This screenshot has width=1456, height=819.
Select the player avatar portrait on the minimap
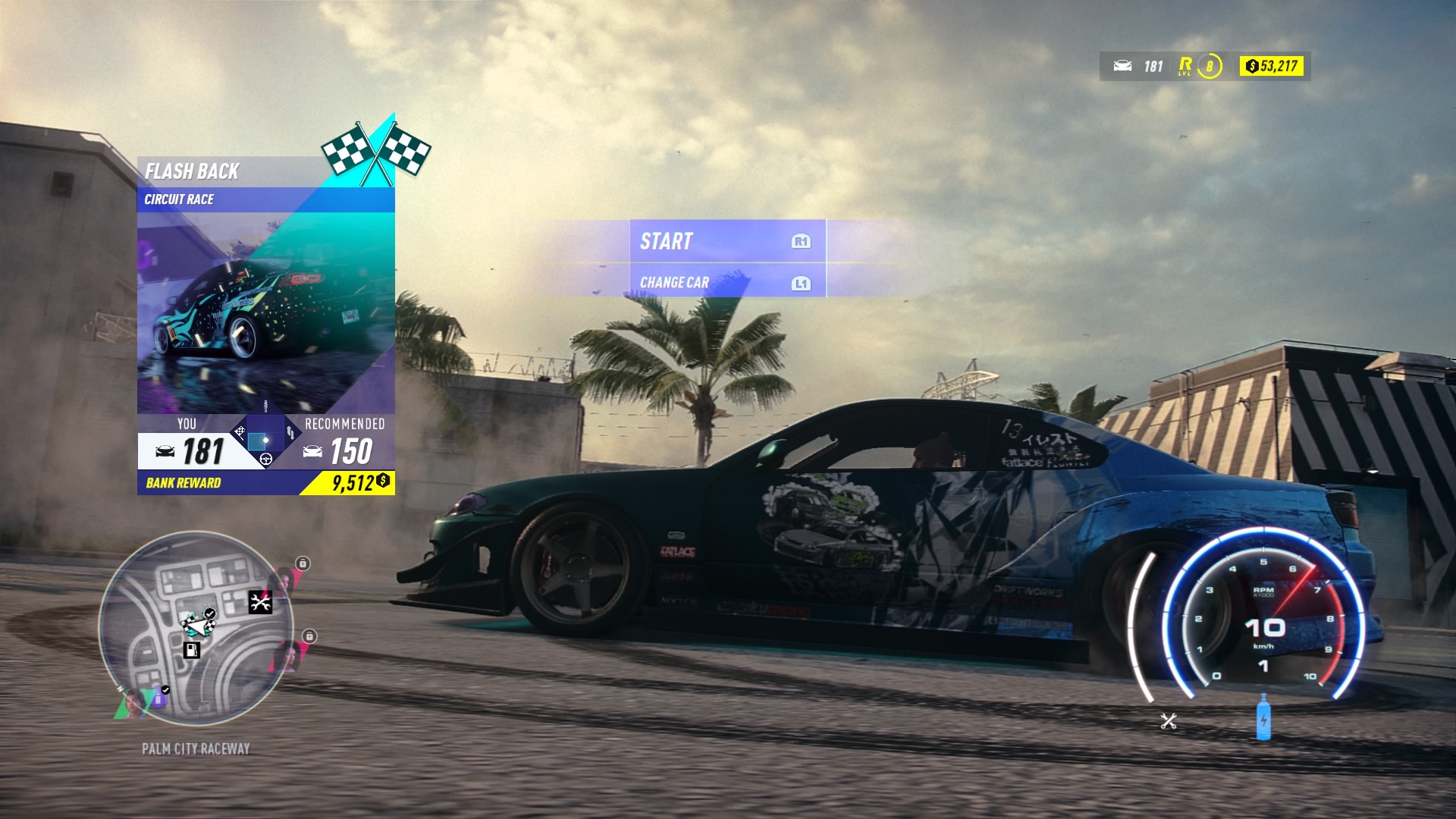pos(133,704)
